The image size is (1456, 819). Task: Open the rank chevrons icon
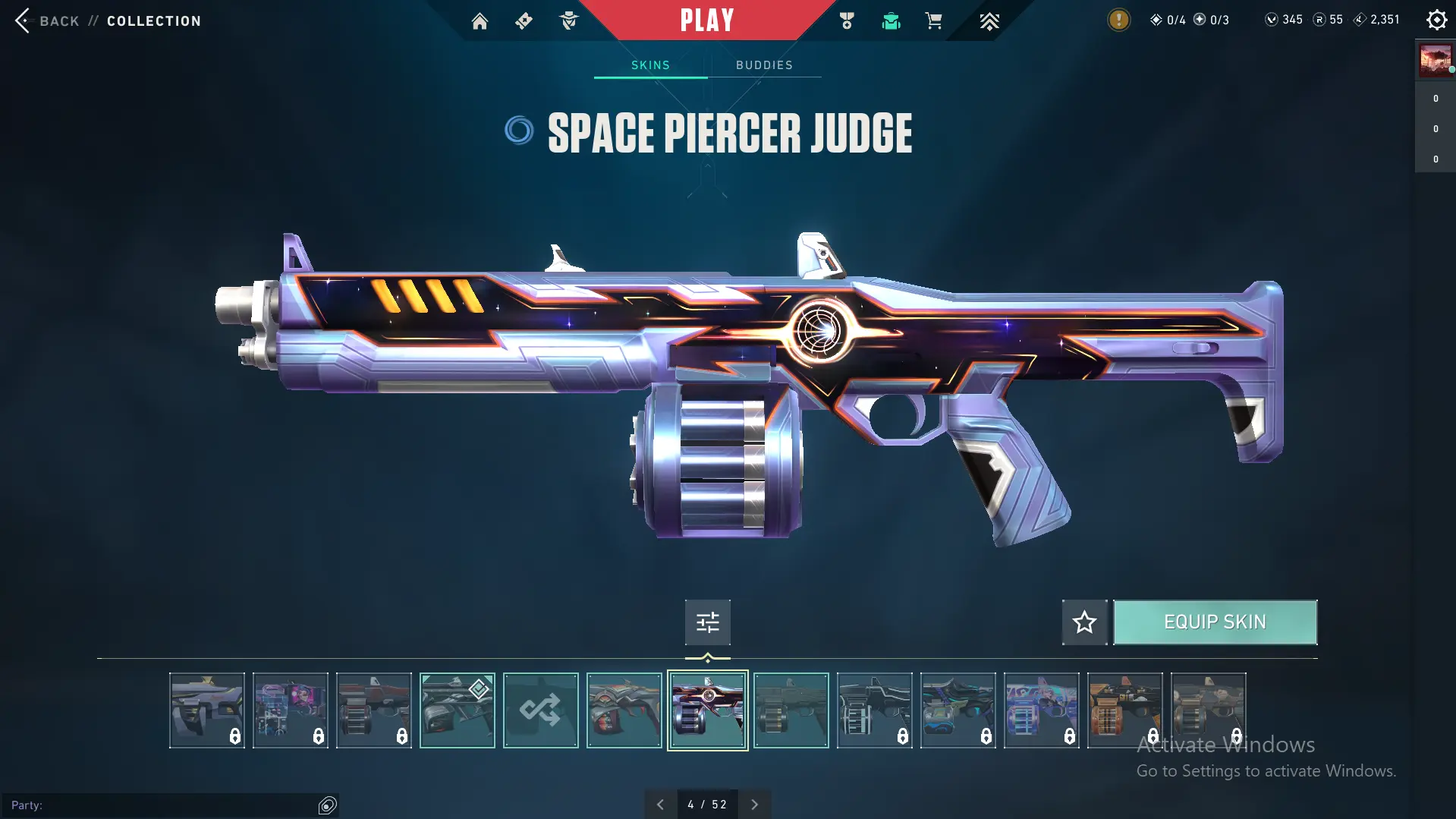989,21
